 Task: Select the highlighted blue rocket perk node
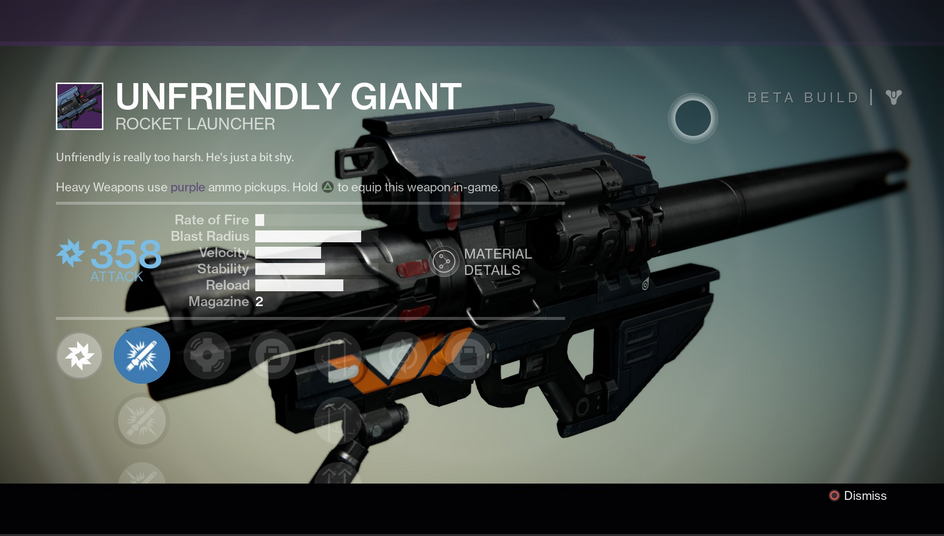tap(142, 356)
